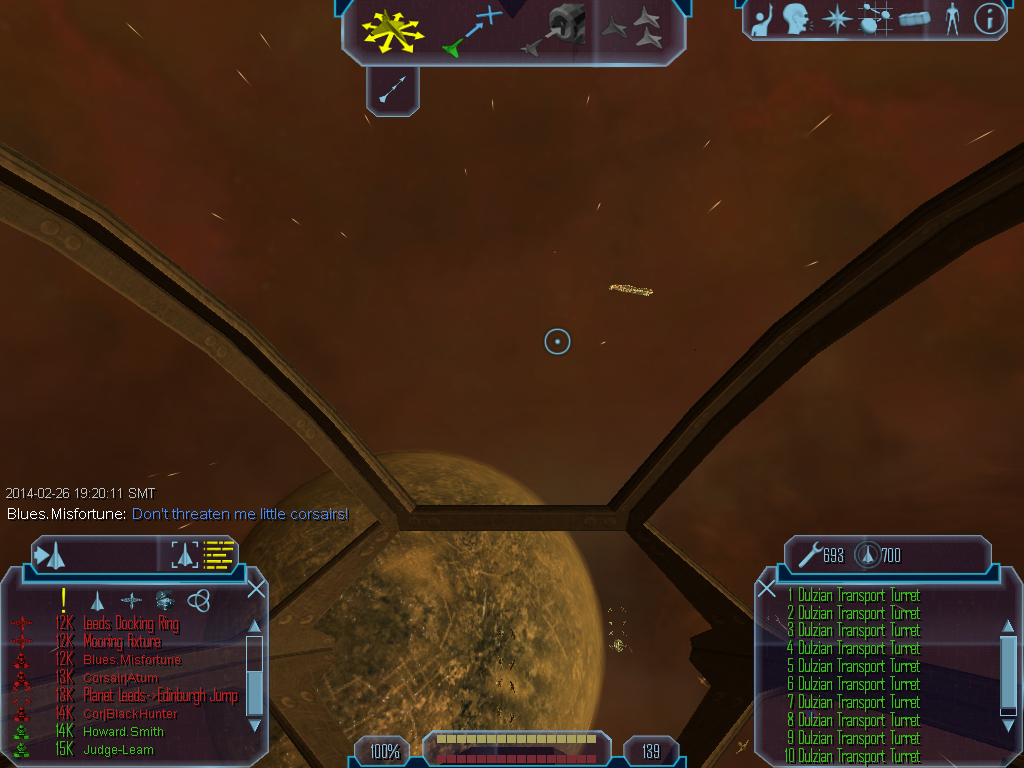Target Leeds Docking Ring in contact list
This screenshot has width=1024, height=768.
pos(130,624)
